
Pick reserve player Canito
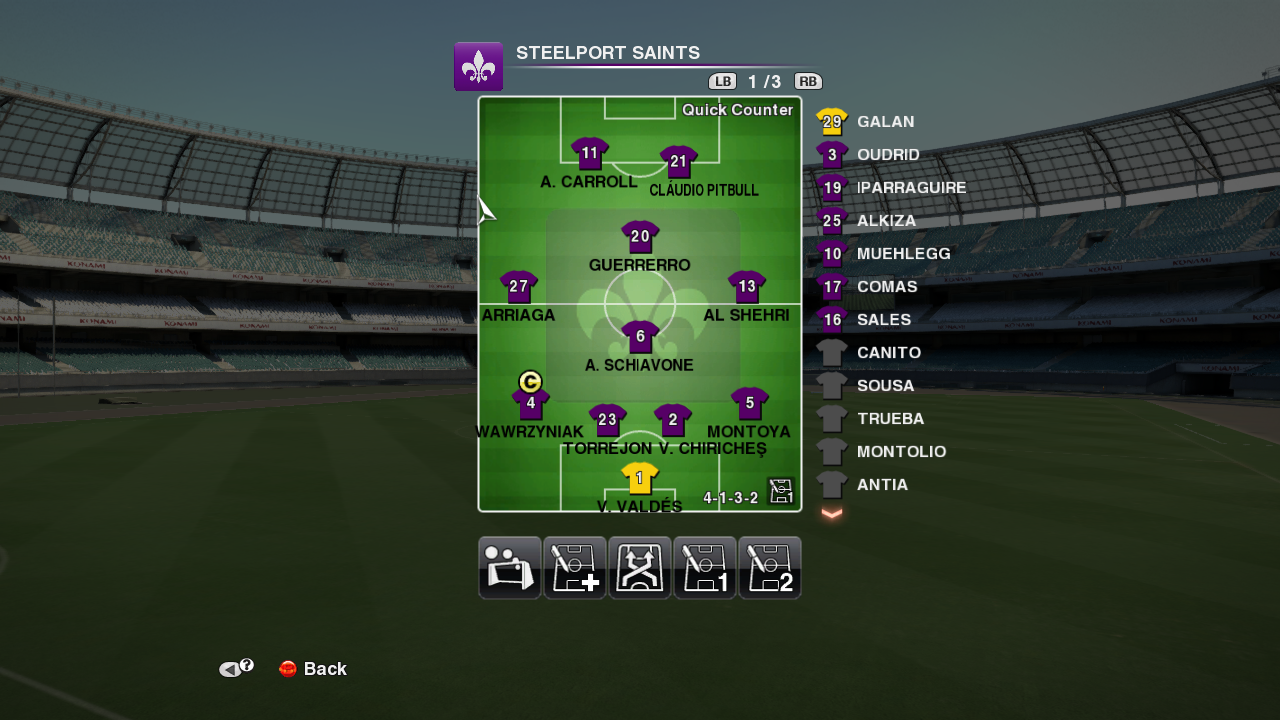[888, 353]
